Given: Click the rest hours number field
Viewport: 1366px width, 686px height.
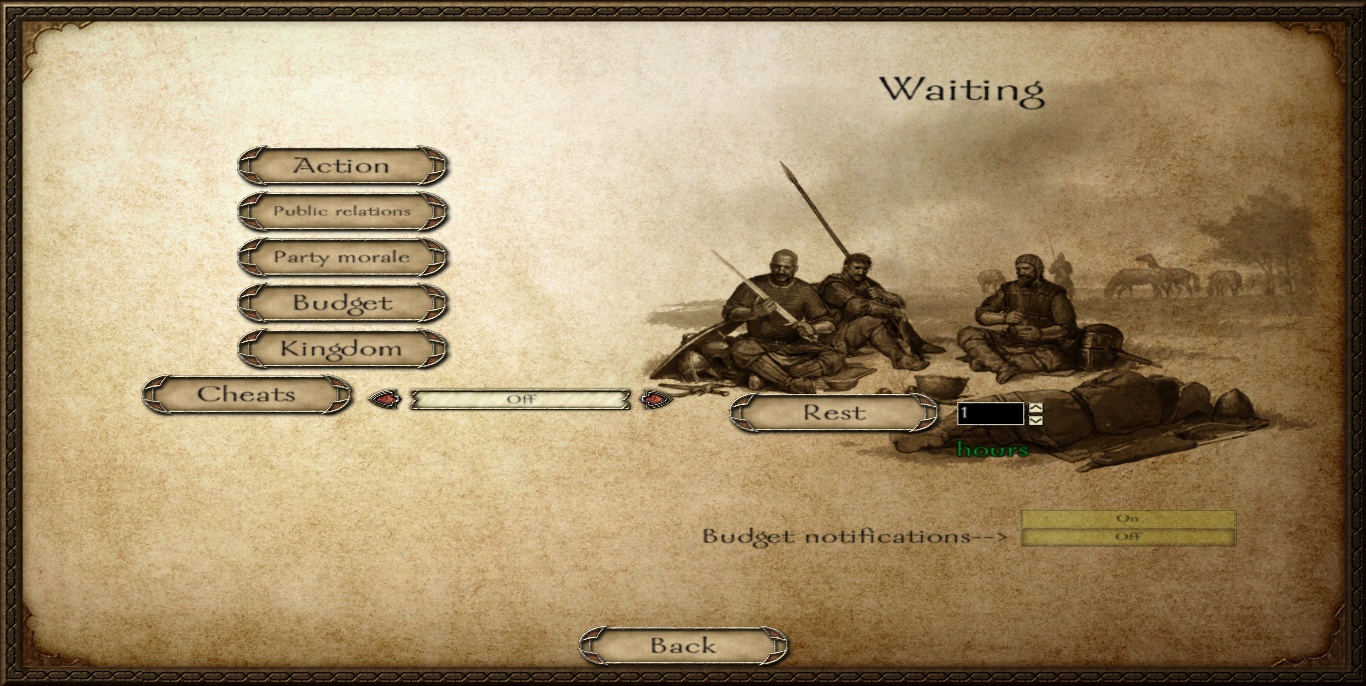Looking at the screenshot, I should coord(990,413).
